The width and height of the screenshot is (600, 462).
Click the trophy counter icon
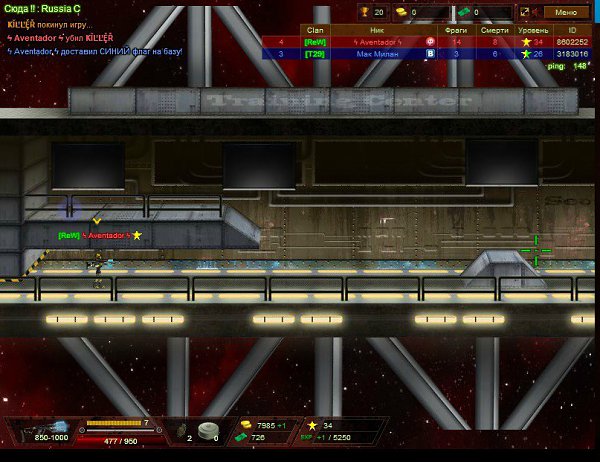click(x=367, y=12)
